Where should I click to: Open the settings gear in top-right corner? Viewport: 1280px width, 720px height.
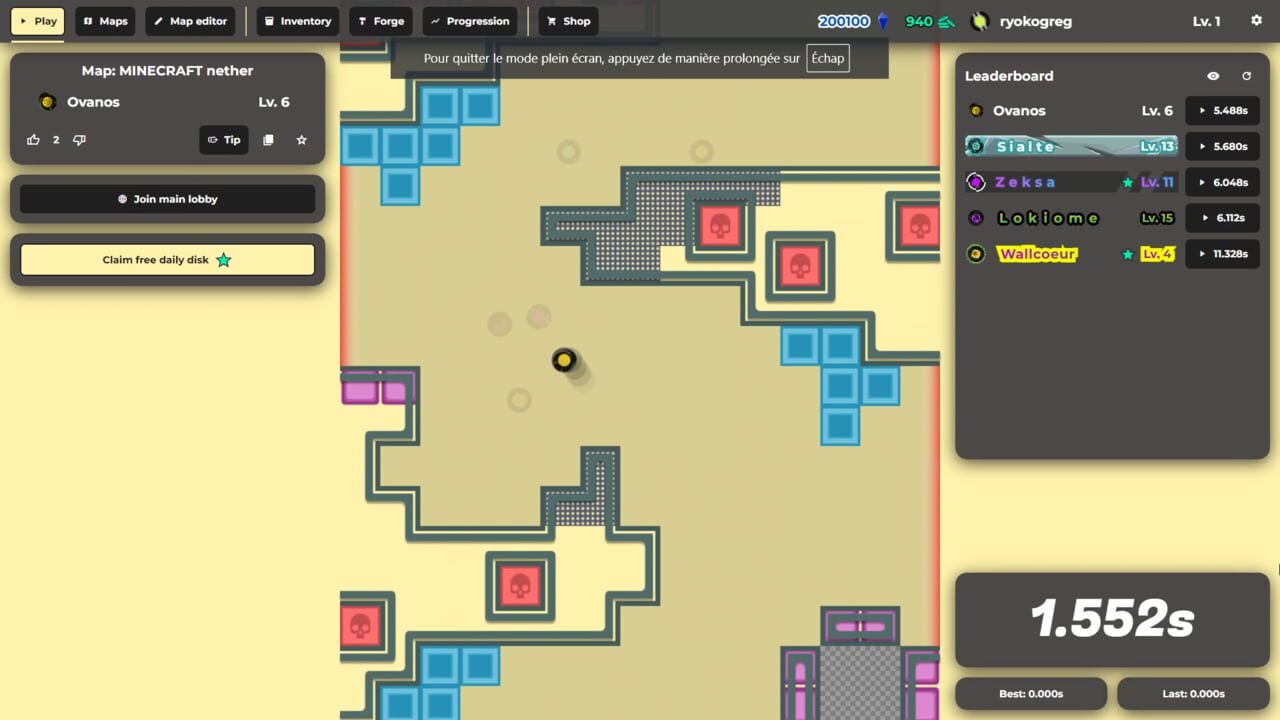click(1256, 20)
